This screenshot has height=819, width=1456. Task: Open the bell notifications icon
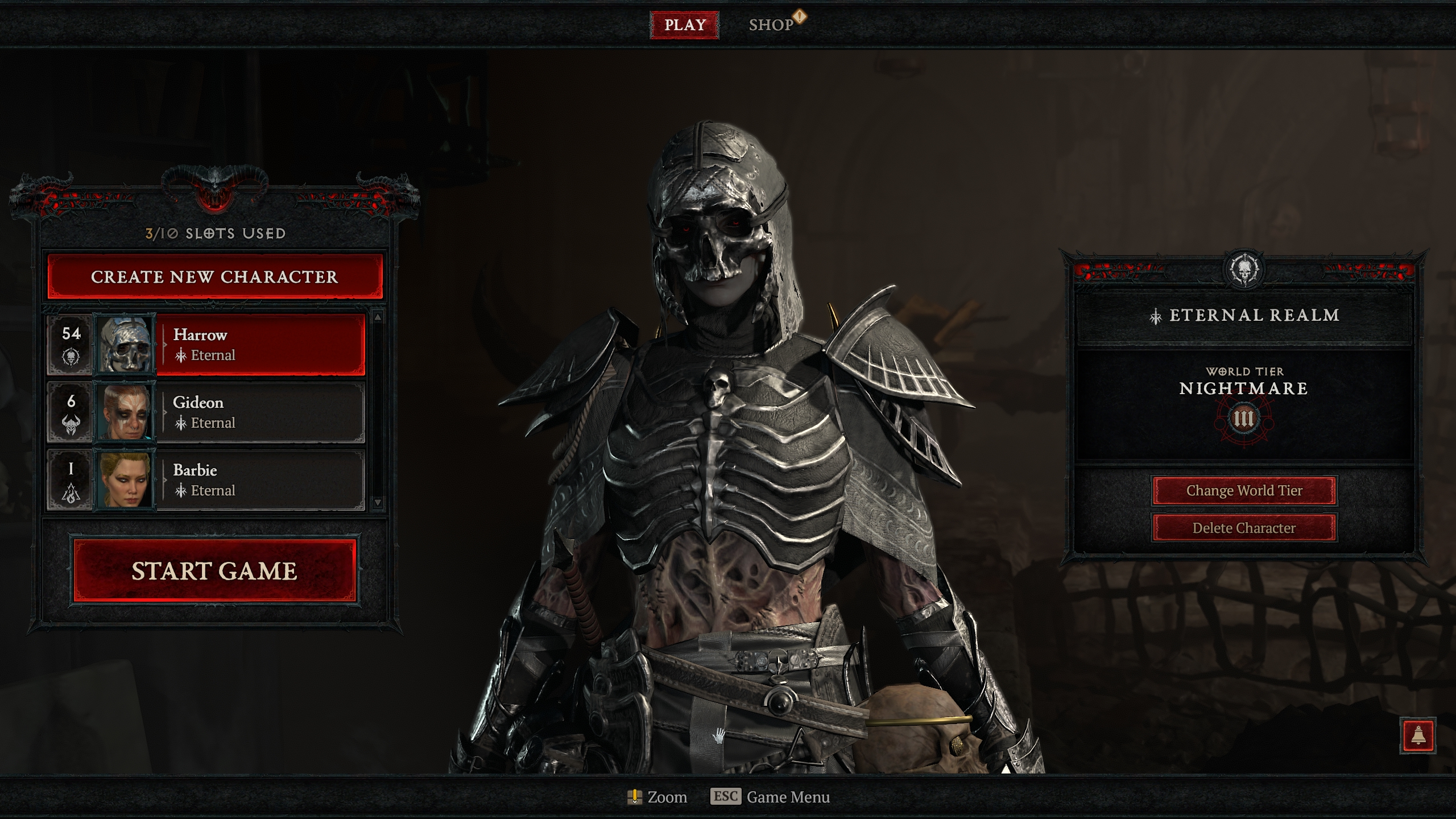click(x=1418, y=735)
